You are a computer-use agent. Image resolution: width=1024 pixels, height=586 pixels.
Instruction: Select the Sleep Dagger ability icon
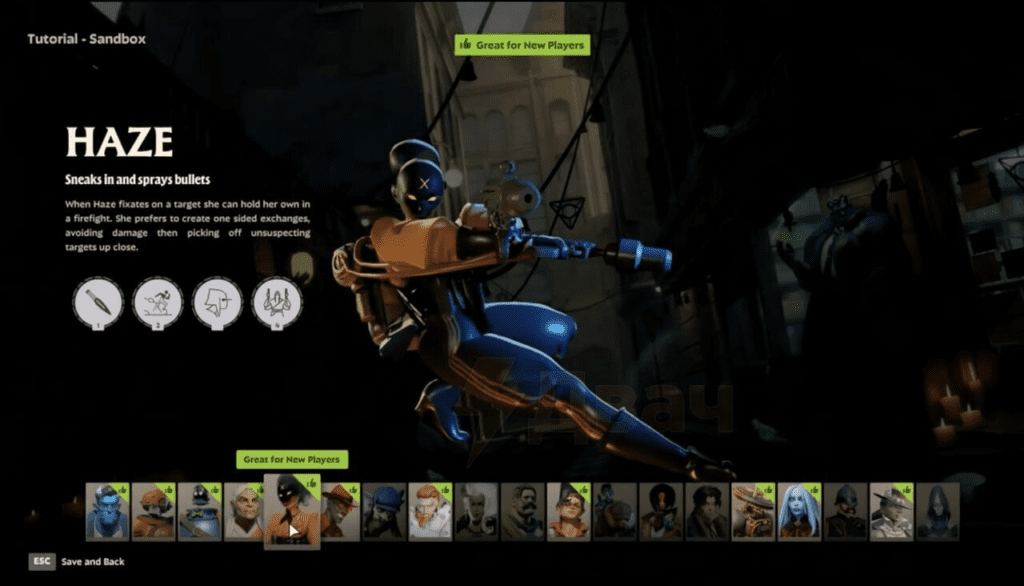tap(98, 301)
